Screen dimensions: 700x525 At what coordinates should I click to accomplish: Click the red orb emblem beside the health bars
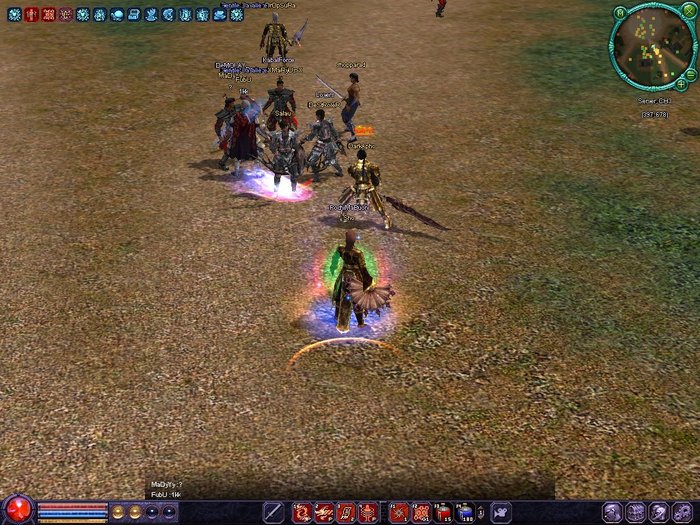18,509
